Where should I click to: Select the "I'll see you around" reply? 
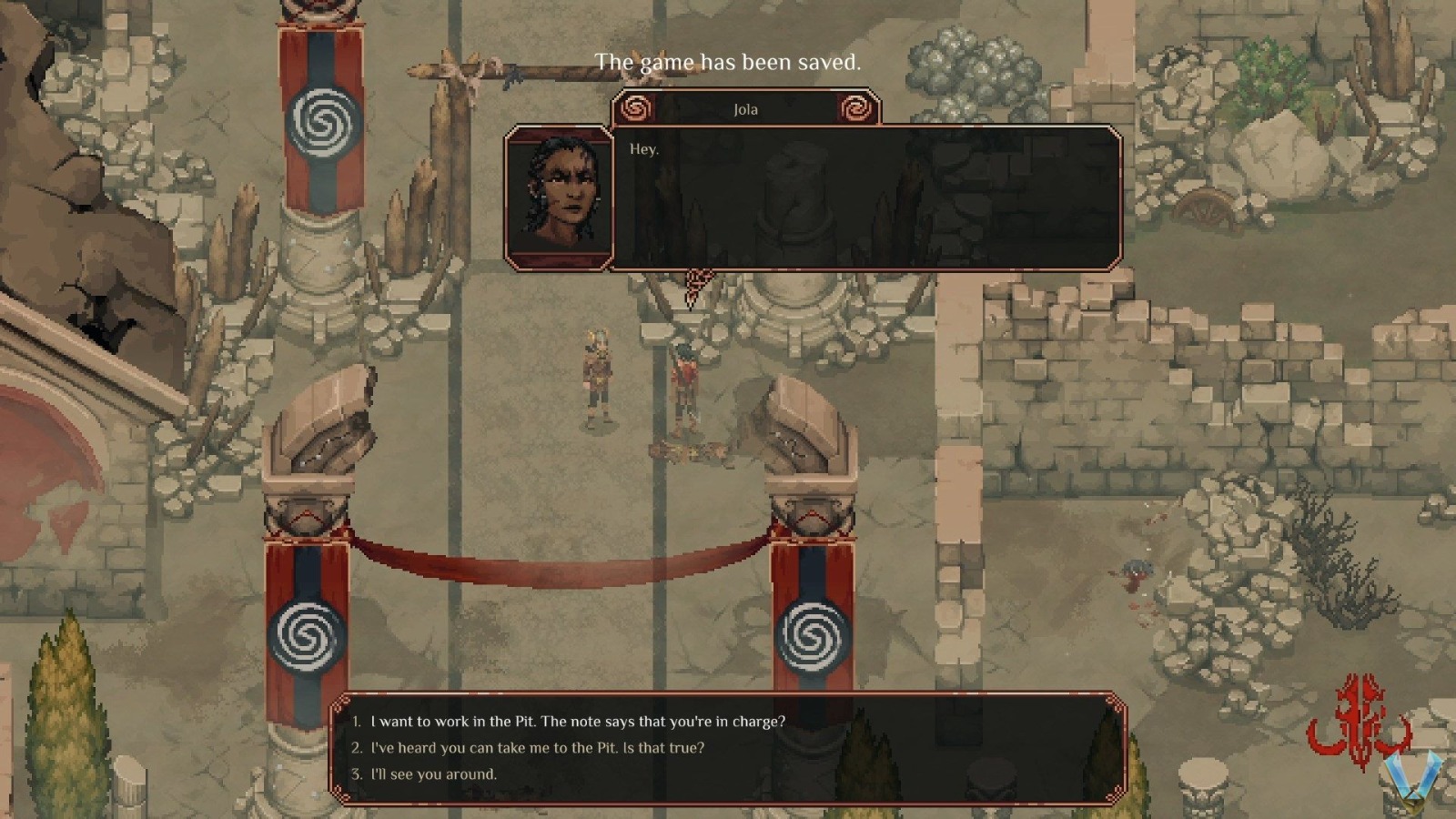(x=433, y=774)
